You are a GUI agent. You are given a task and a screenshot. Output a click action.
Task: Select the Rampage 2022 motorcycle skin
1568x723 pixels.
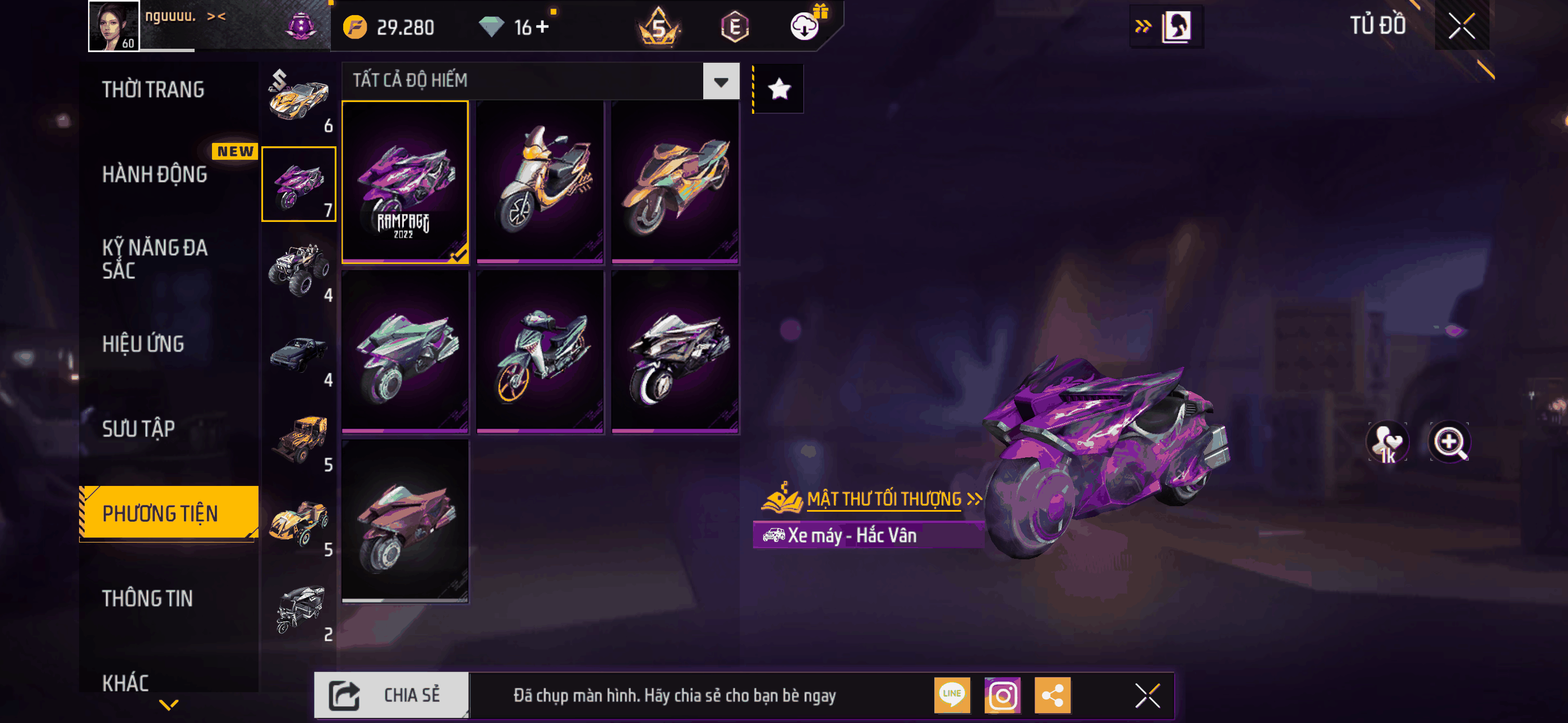405,182
